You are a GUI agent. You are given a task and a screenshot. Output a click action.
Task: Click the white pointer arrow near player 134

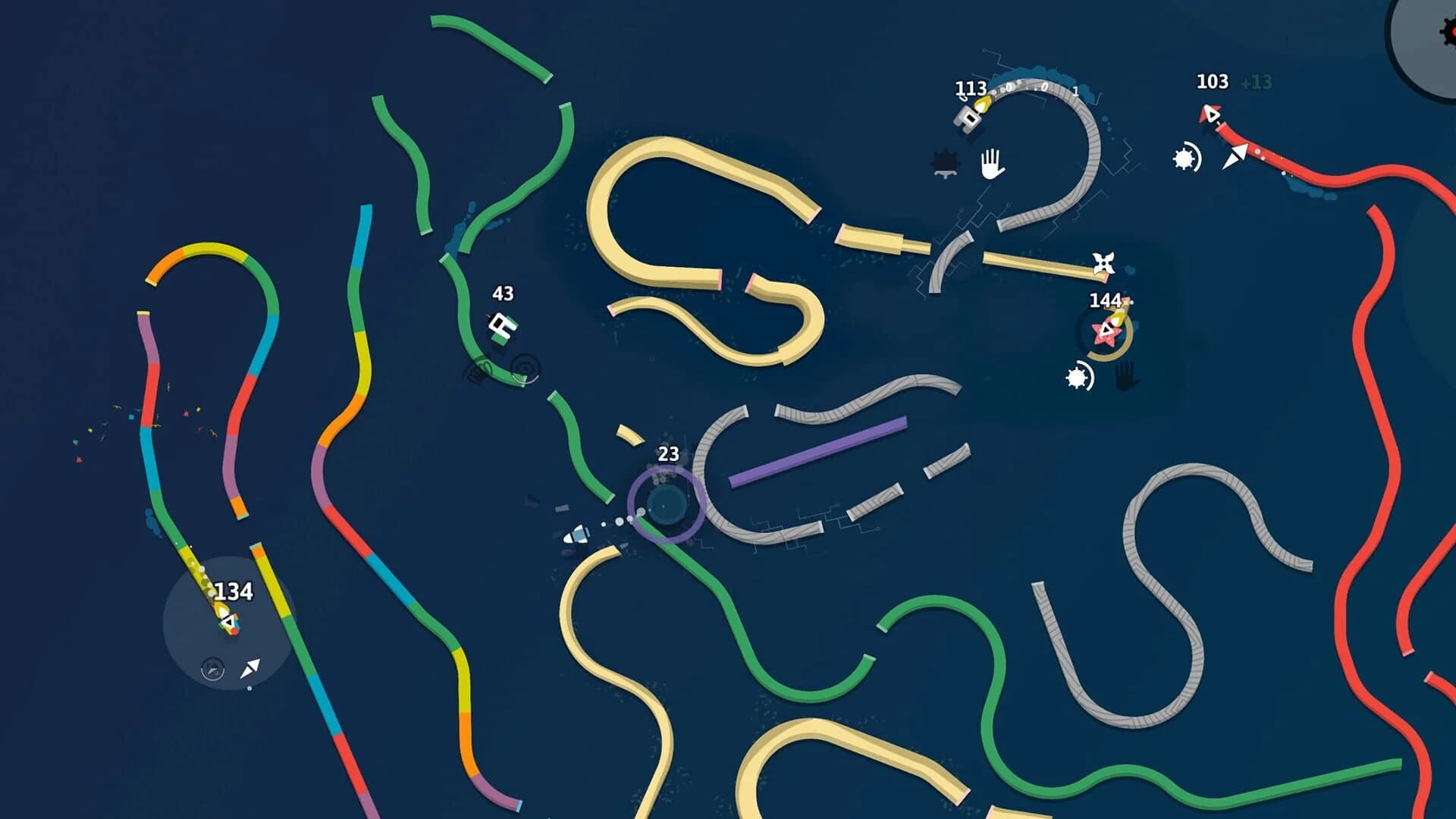coord(250,669)
